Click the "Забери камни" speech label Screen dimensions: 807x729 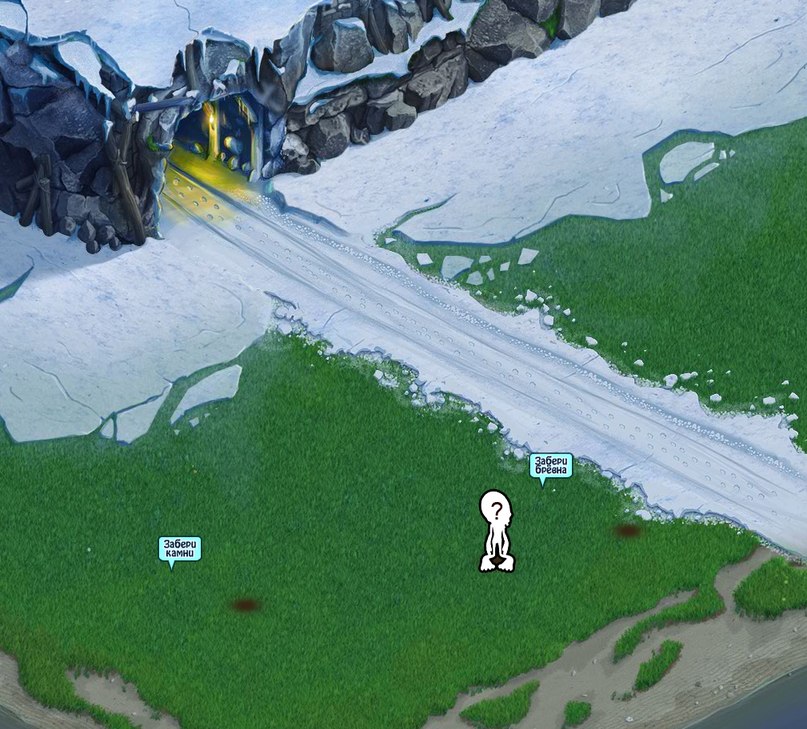(x=181, y=548)
